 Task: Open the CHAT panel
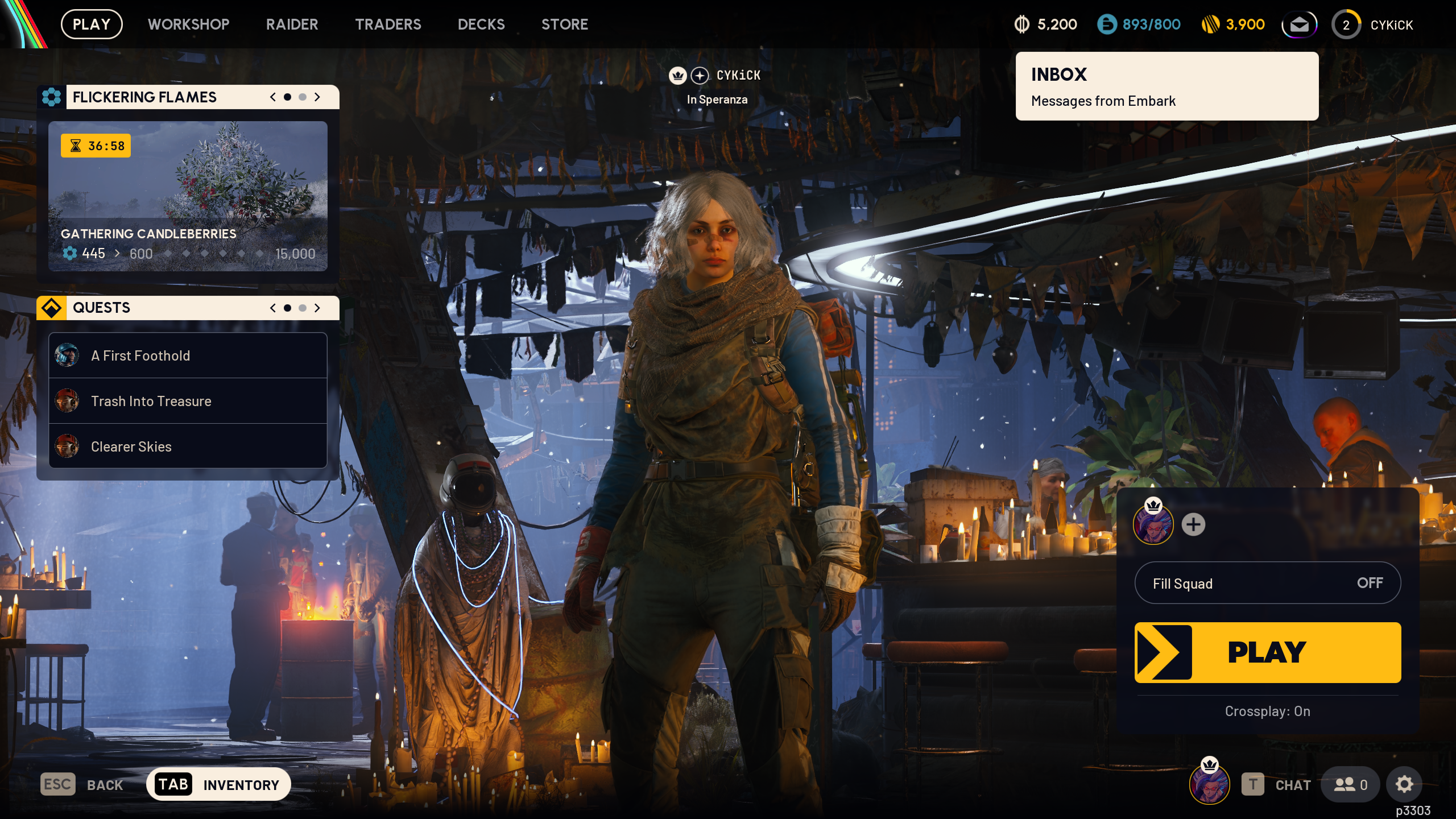pos(1292,784)
